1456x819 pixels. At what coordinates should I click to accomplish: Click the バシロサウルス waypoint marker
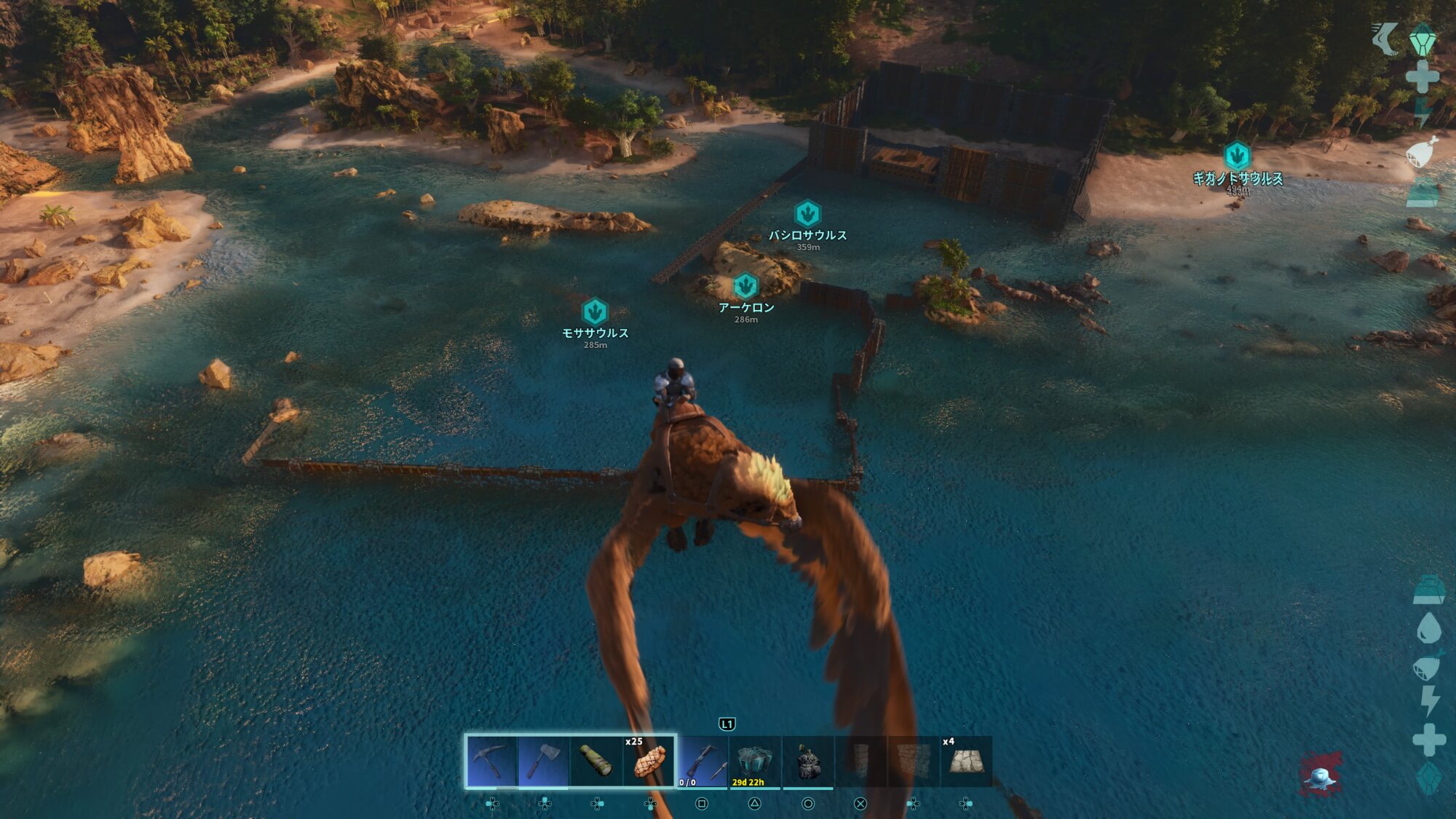807,214
